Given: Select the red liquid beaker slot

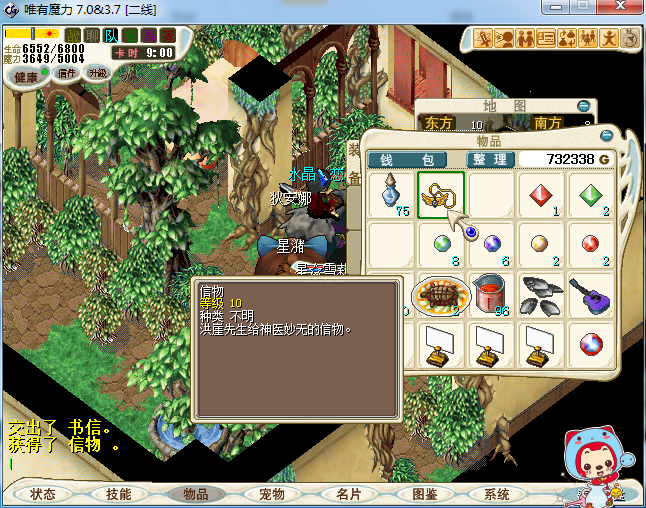Looking at the screenshot, I should pyautogui.click(x=491, y=294).
